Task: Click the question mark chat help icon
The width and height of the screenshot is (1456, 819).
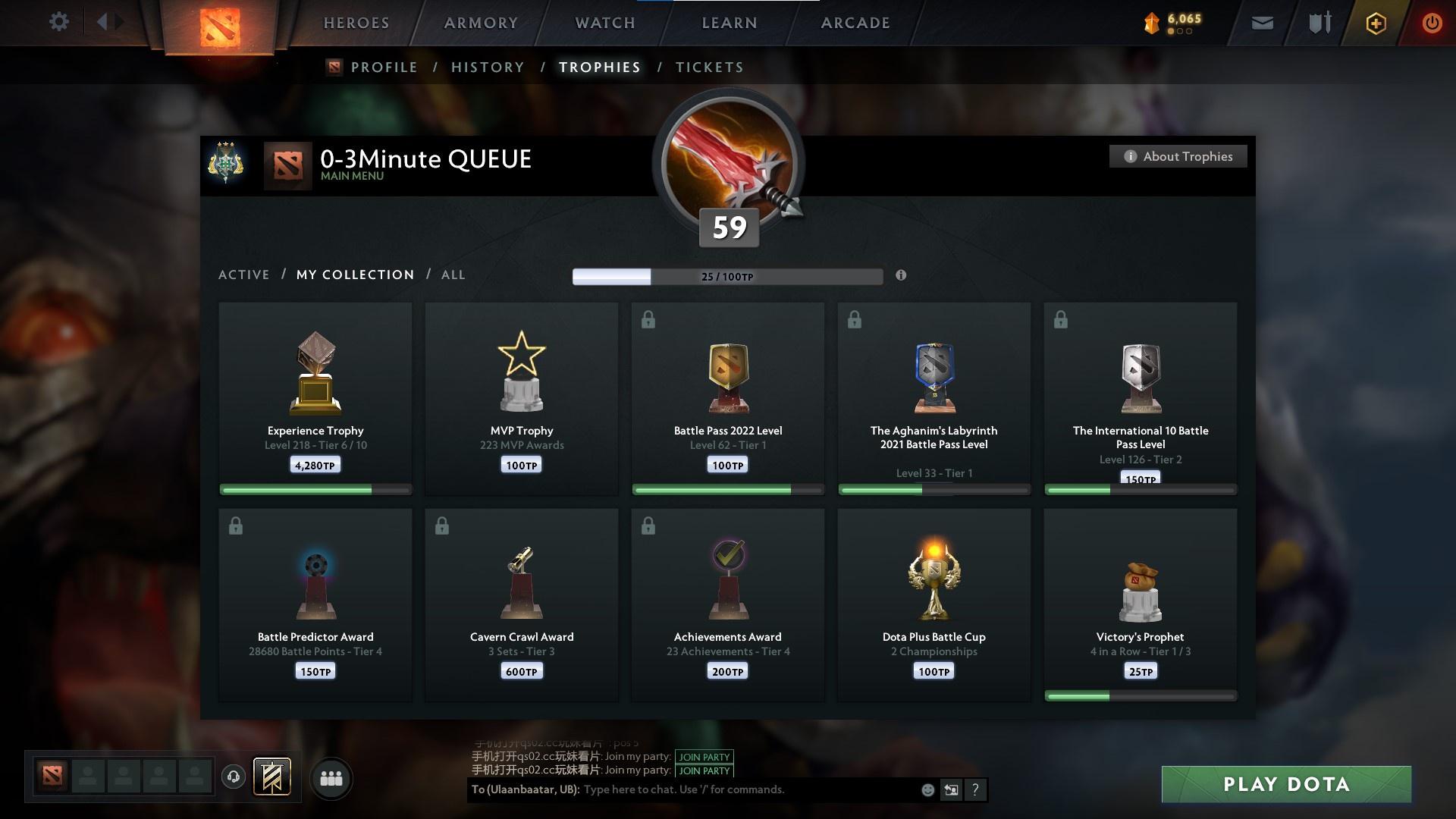Action: click(975, 789)
